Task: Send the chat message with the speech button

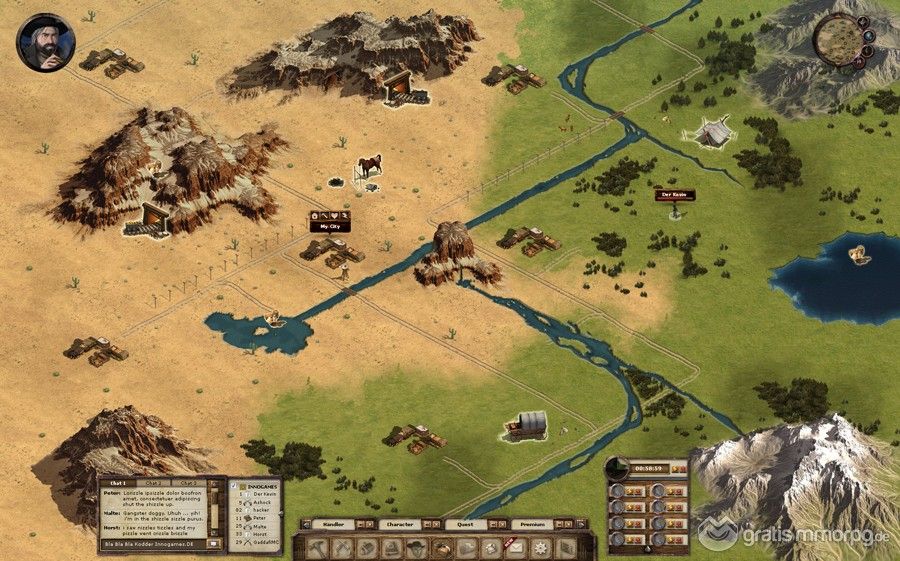Action: (215, 543)
